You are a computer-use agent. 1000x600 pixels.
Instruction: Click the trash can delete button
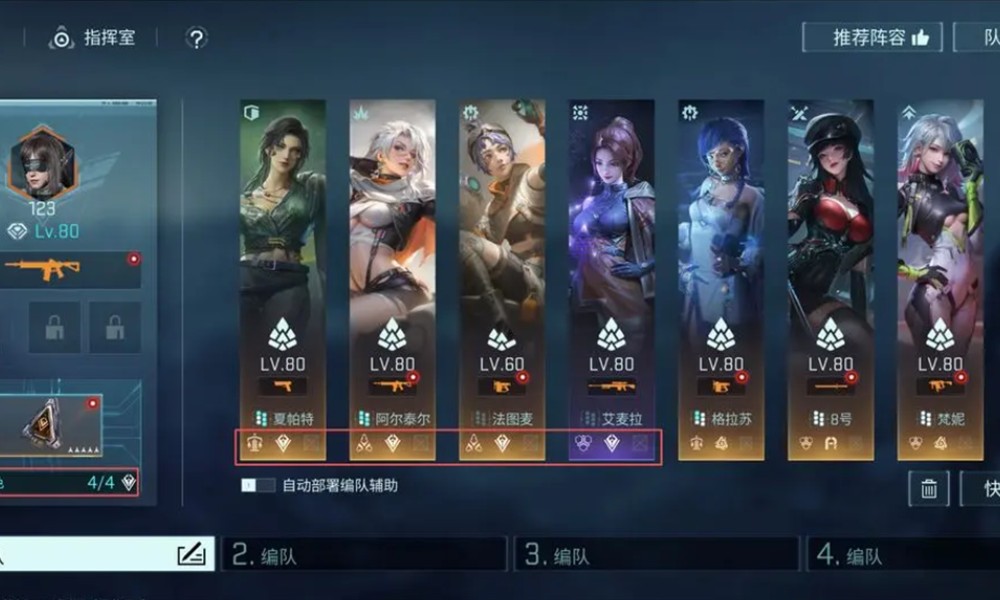(928, 488)
